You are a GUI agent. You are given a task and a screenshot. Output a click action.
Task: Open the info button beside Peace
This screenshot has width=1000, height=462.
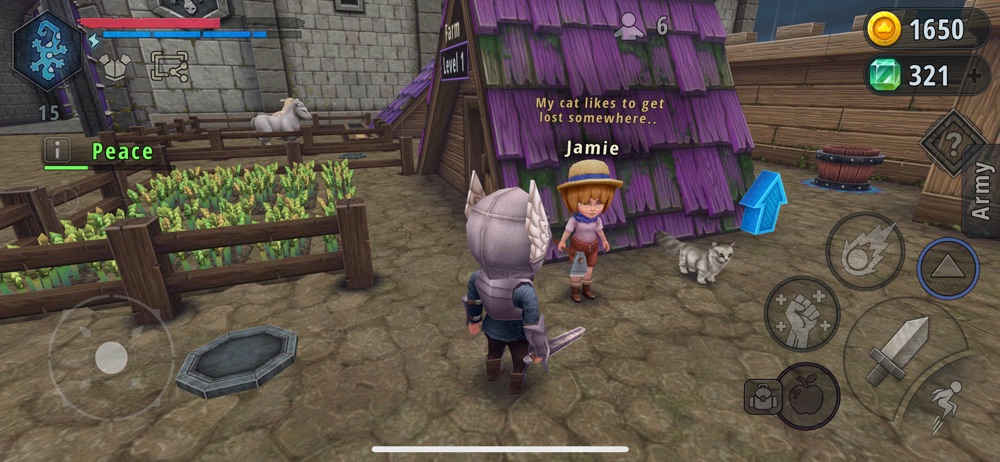[57, 151]
